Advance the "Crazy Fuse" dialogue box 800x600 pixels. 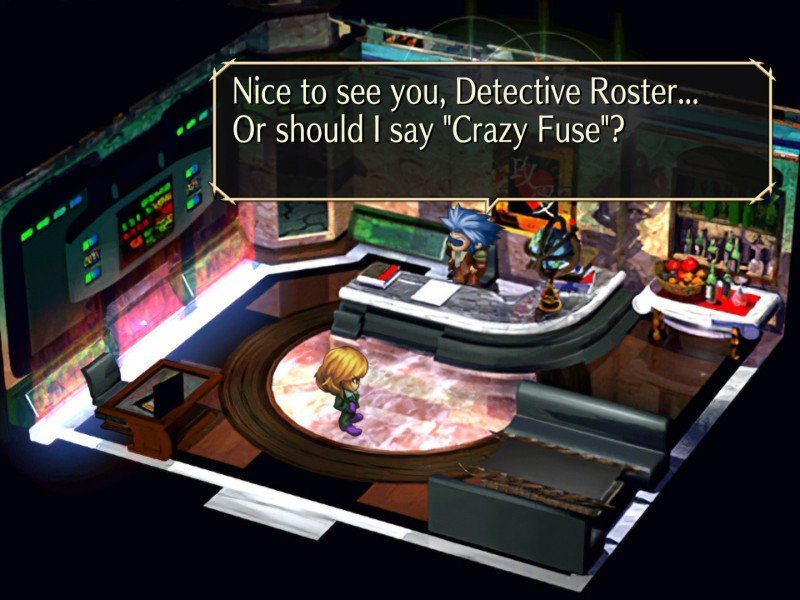(492, 130)
